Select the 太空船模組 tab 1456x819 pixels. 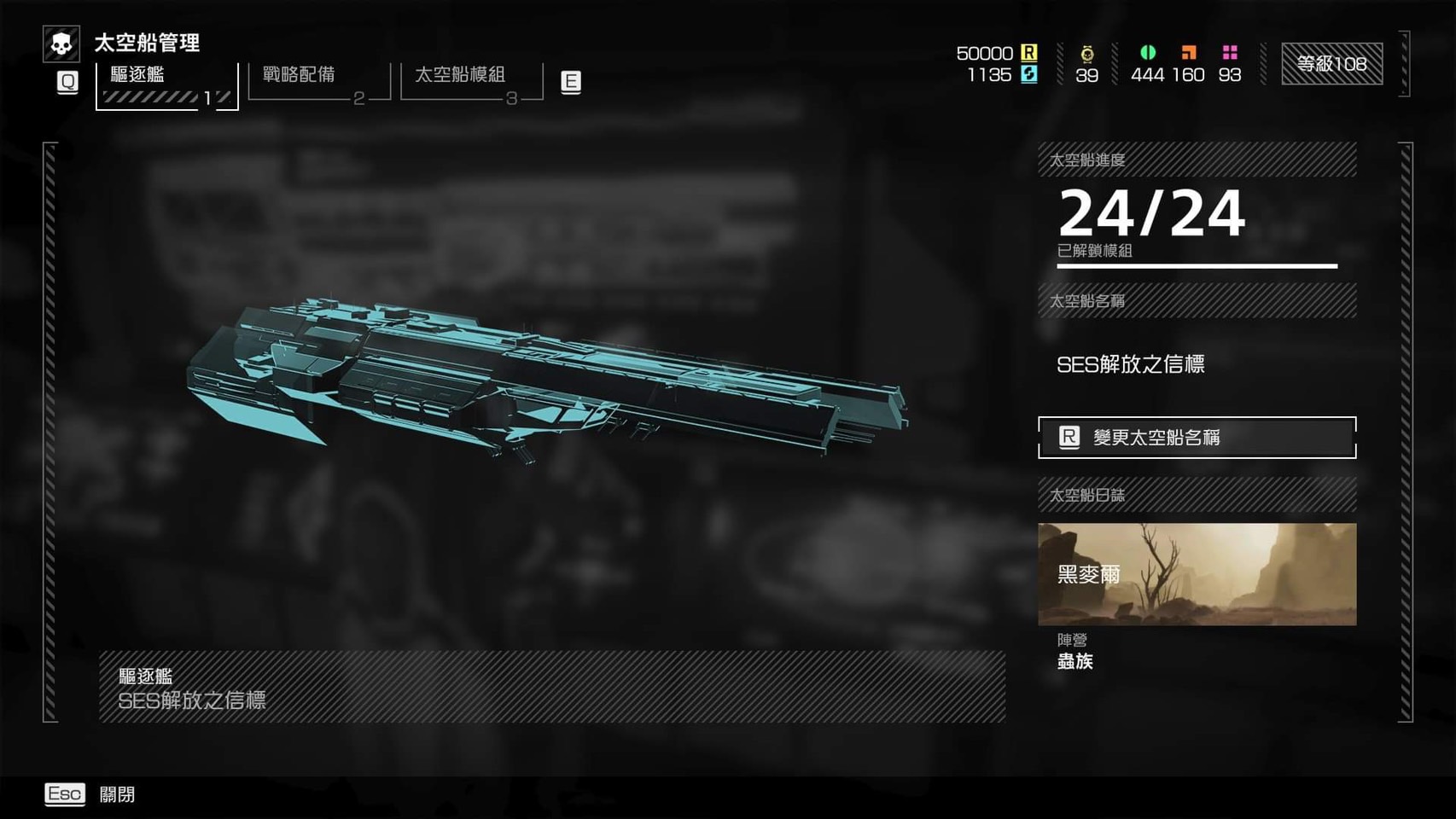(x=471, y=82)
